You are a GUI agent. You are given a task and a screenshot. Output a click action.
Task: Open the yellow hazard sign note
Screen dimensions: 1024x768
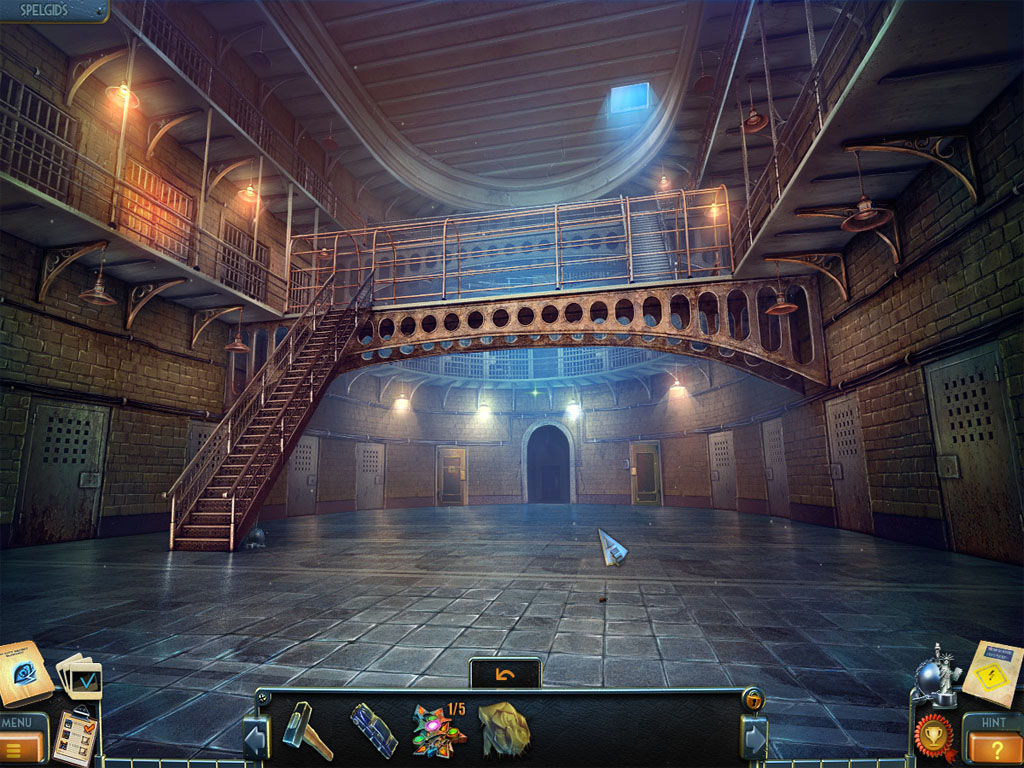[x=991, y=673]
